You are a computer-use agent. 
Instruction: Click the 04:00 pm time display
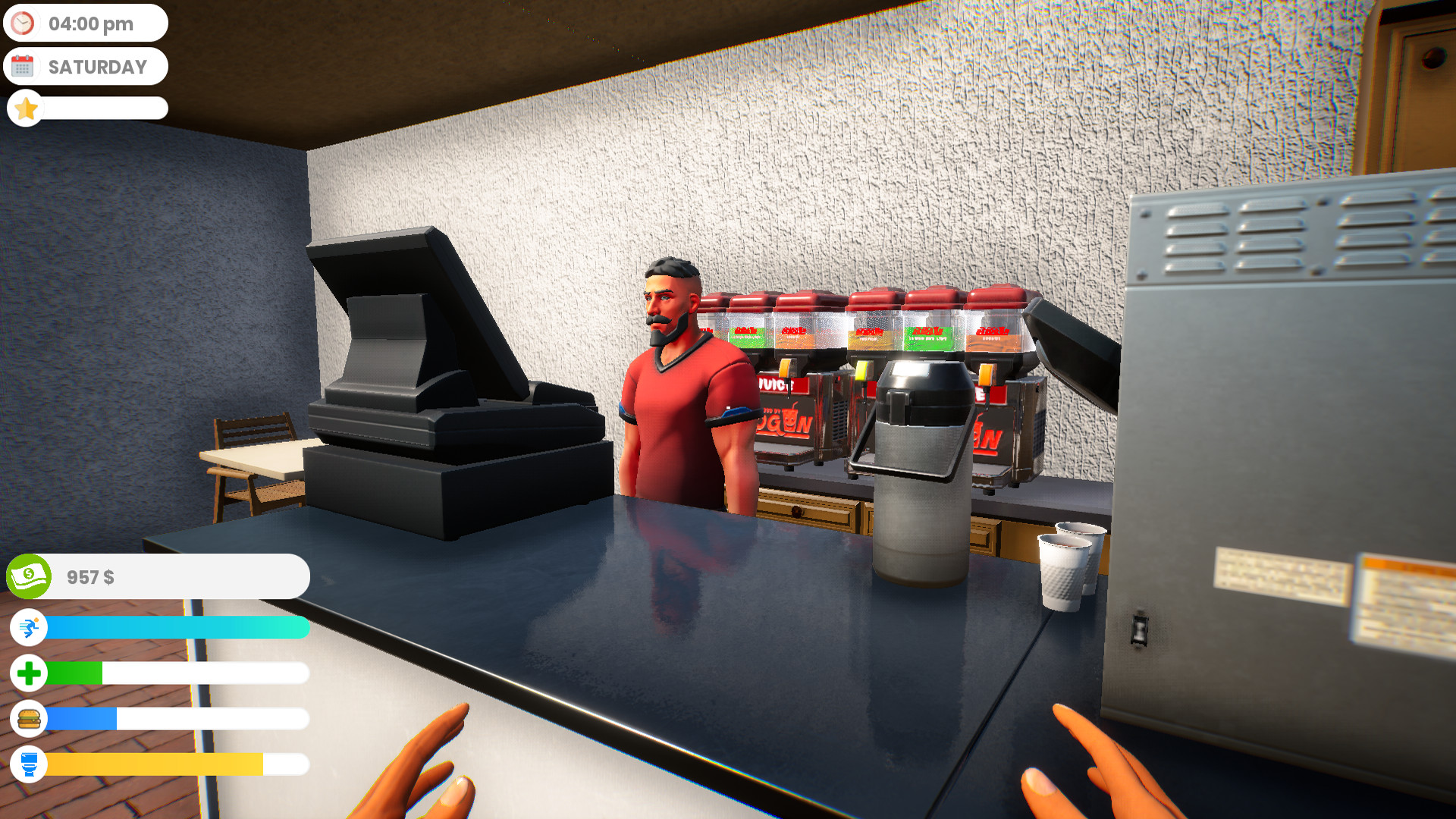click(x=89, y=23)
